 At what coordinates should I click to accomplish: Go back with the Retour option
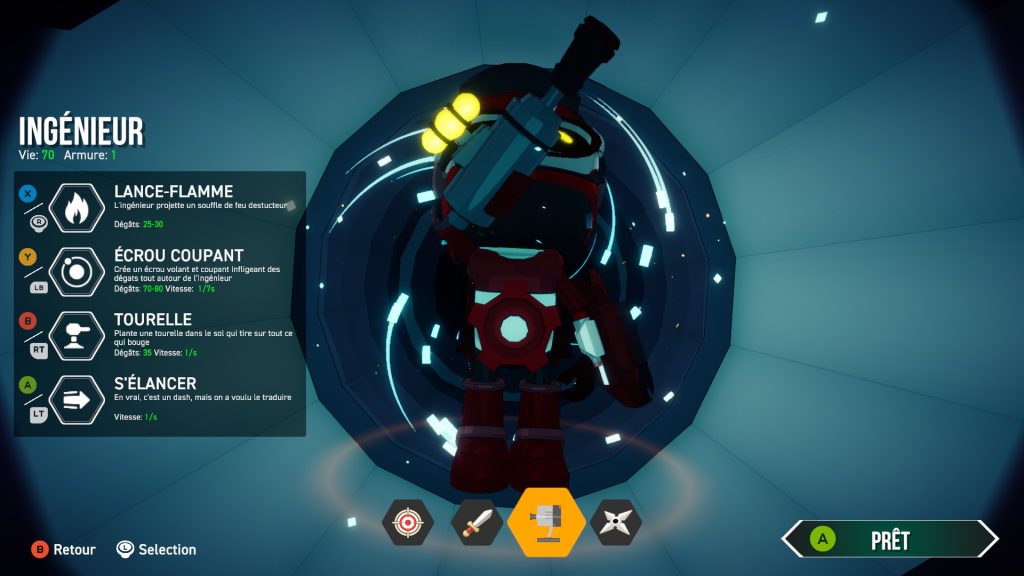[x=63, y=549]
